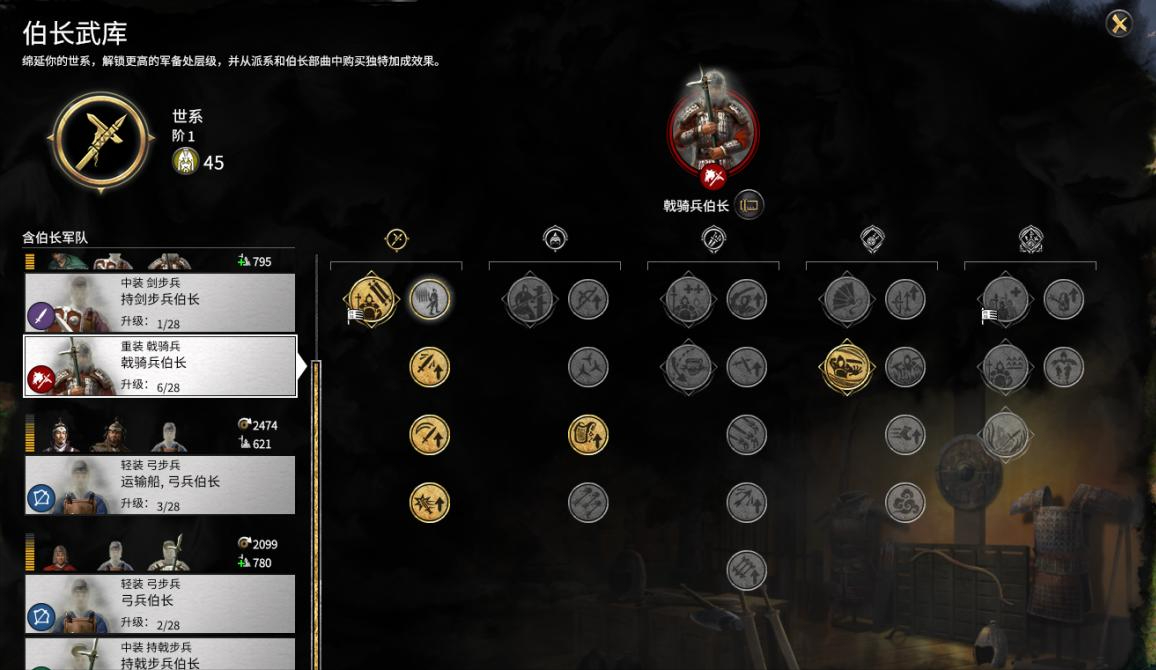Pick the grey swirling cloud node
This screenshot has height=670, width=1156.
905,503
